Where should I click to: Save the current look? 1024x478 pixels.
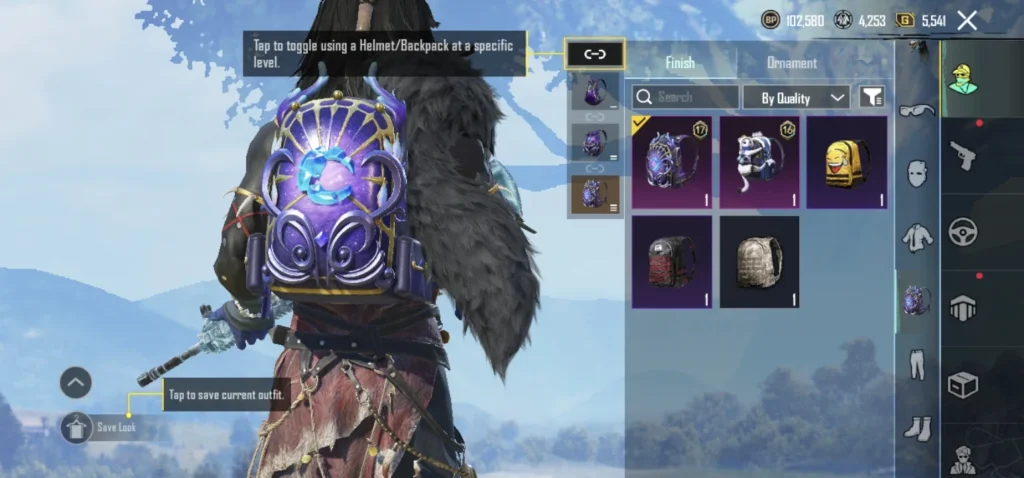(x=78, y=428)
